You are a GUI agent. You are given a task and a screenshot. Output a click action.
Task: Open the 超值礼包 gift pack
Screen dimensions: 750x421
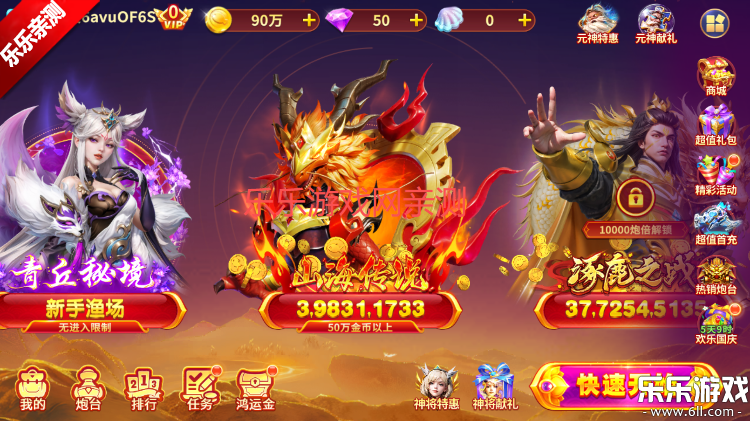715,127
